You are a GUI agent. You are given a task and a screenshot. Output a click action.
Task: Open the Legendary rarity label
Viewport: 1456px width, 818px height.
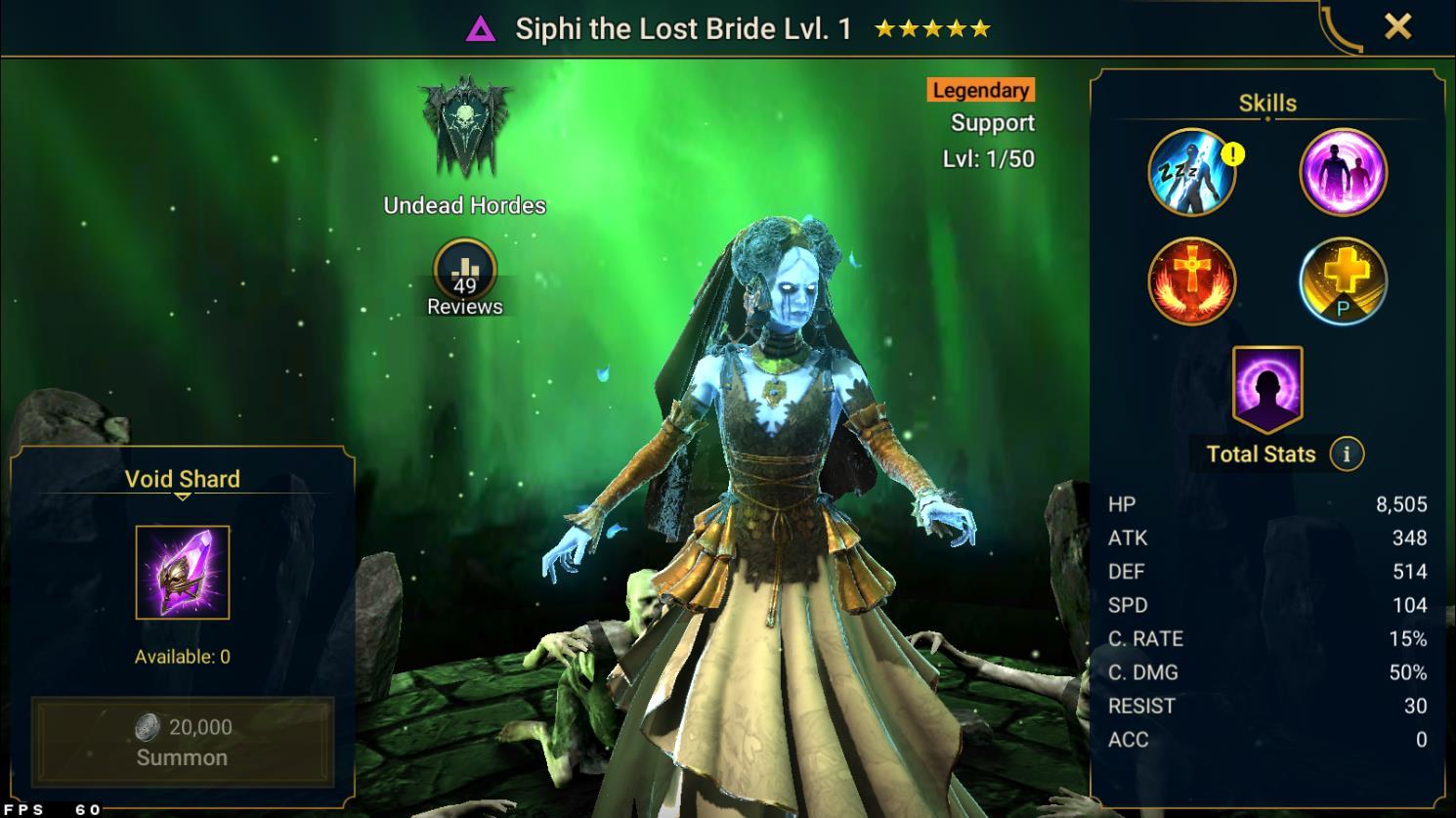(x=980, y=90)
